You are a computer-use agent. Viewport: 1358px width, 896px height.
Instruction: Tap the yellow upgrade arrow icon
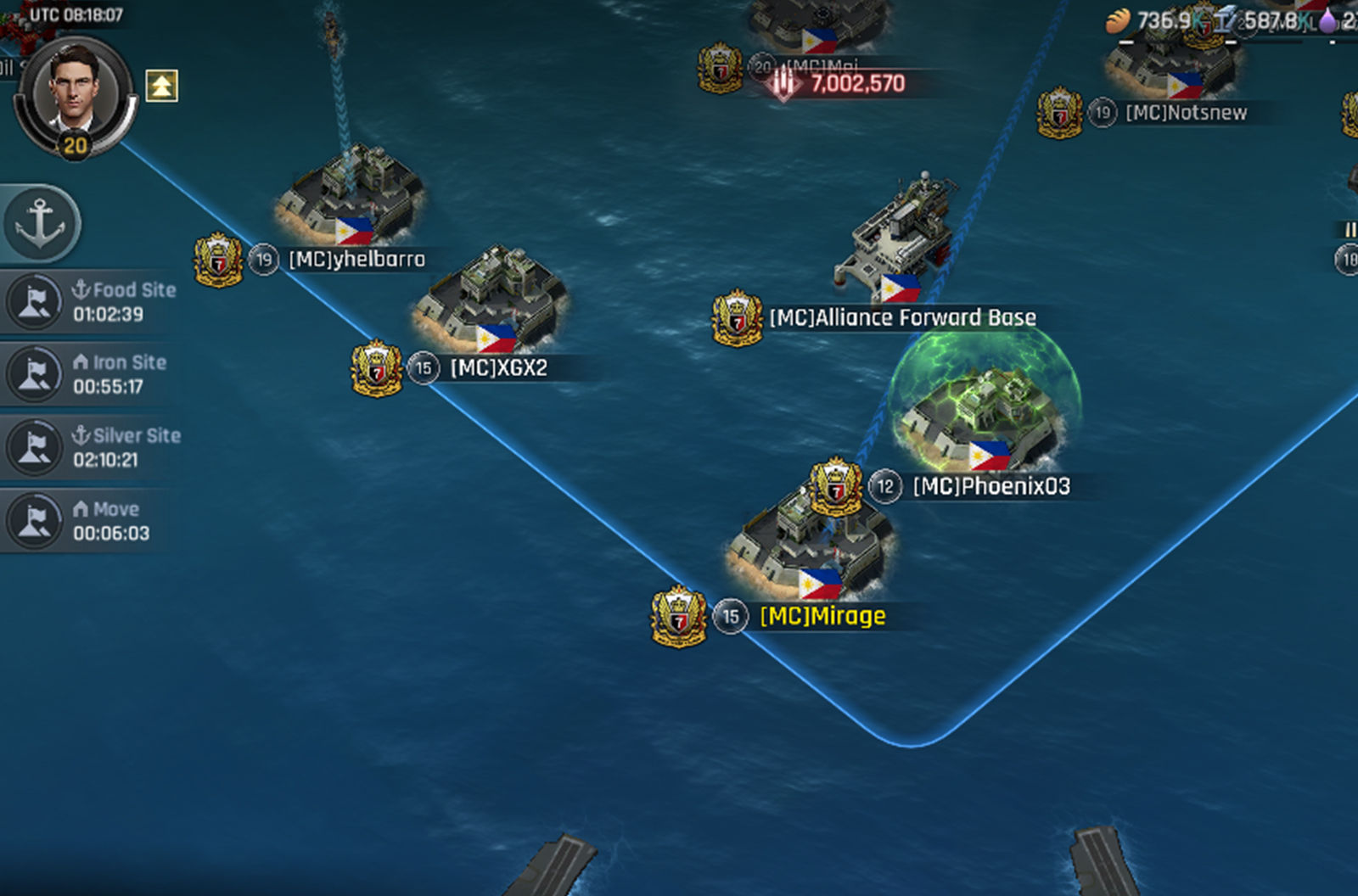[161, 86]
